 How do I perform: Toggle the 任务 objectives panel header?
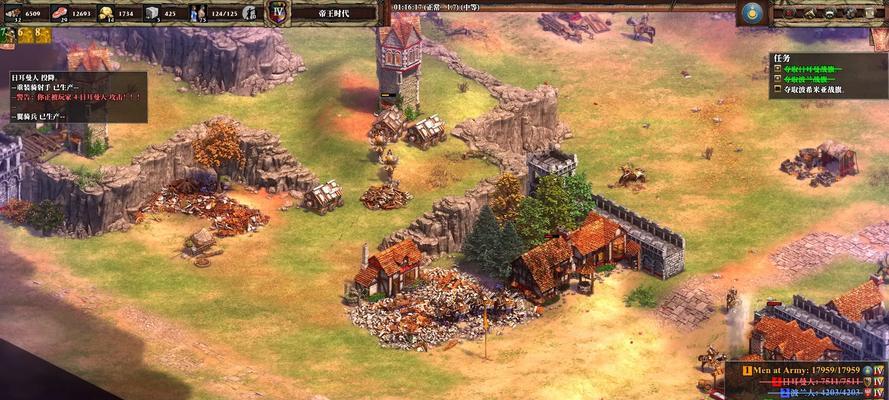pos(783,58)
